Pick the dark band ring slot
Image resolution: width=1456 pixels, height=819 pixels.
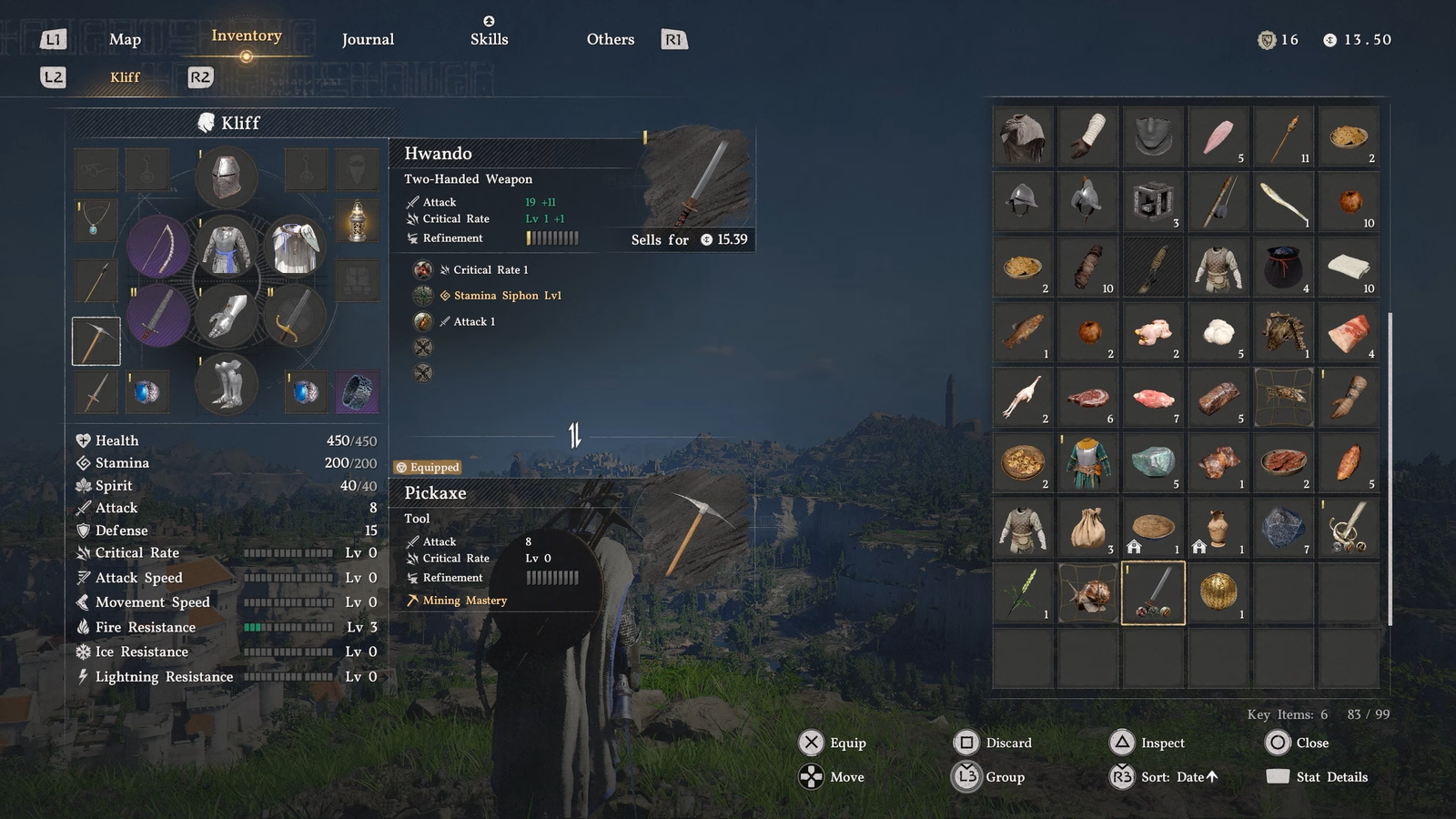click(x=357, y=392)
